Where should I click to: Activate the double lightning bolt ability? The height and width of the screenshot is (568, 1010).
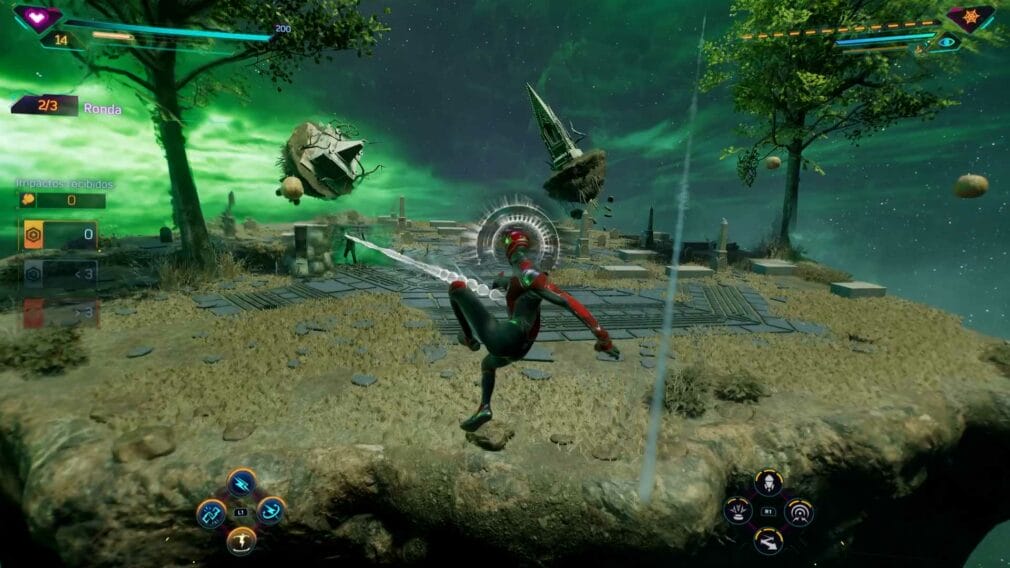(241, 483)
